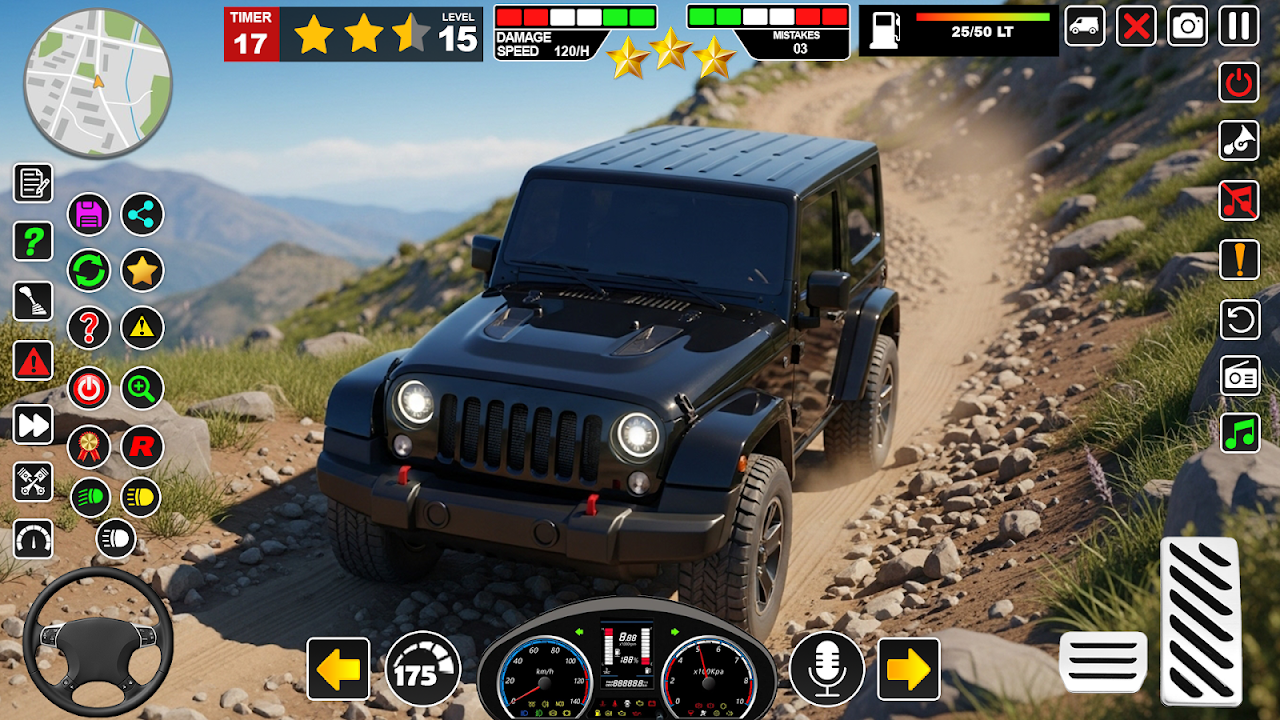
Task: Toggle the red mute music icon
Action: [1239, 200]
